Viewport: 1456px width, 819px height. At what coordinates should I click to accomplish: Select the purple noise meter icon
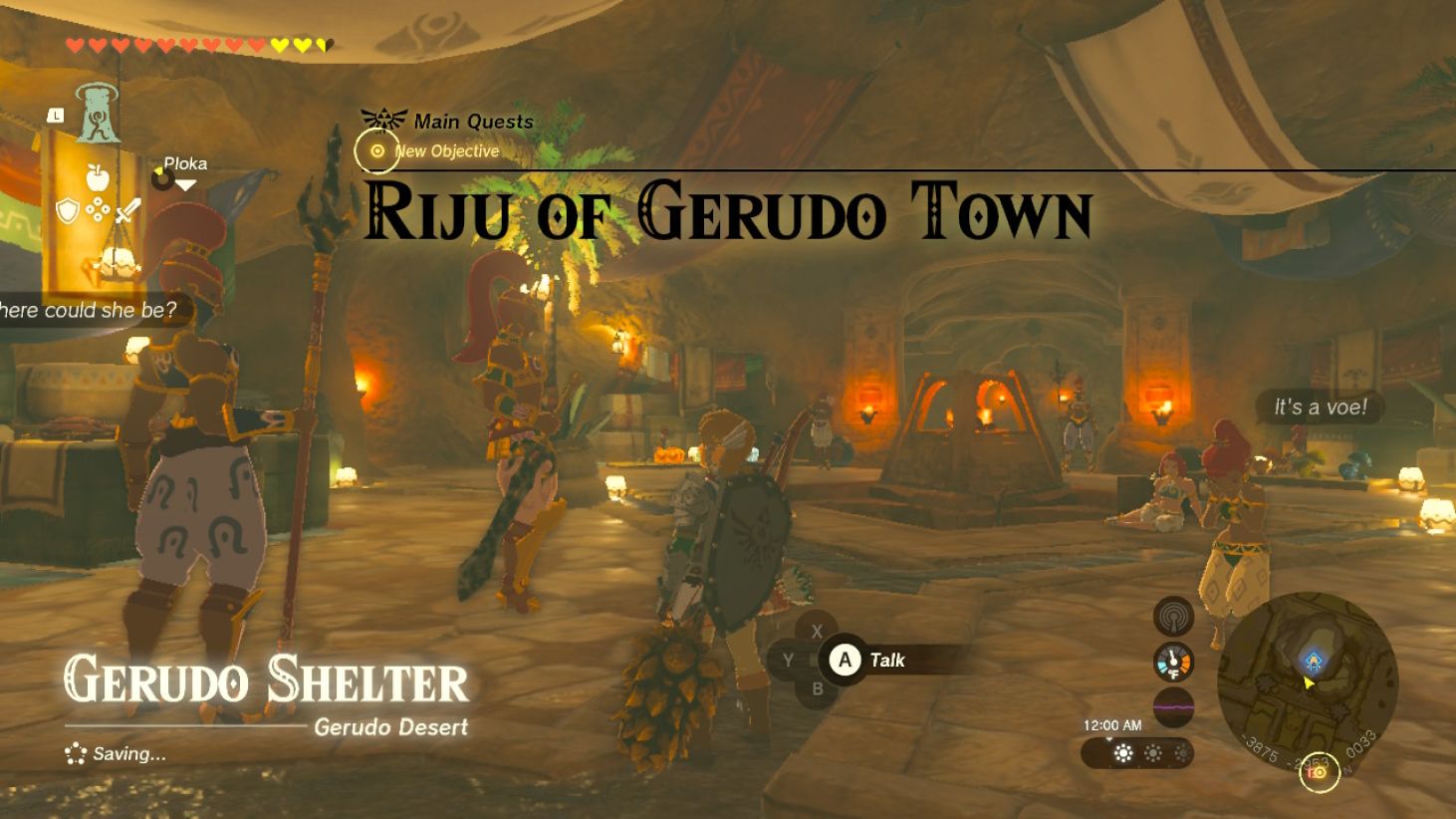(1173, 705)
